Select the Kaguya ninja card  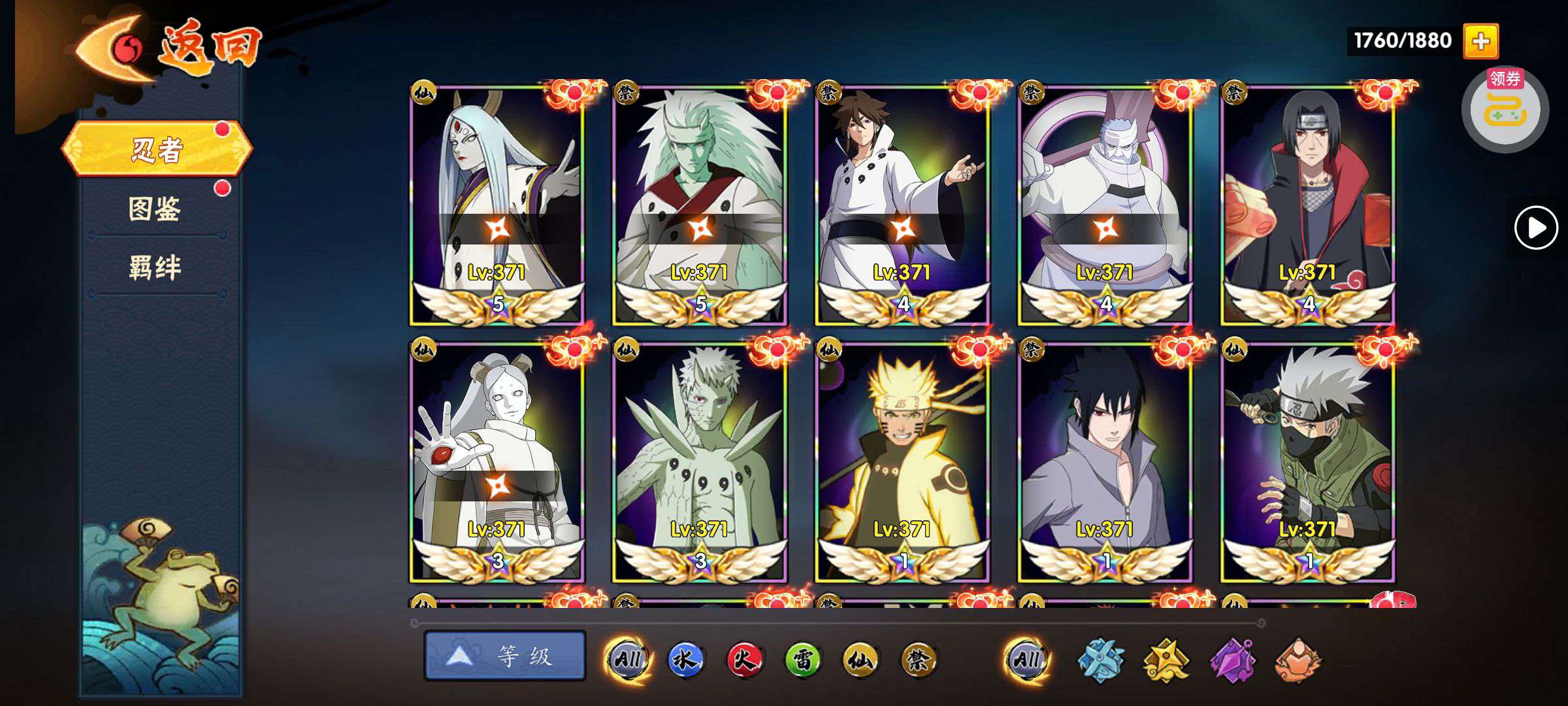point(497,204)
